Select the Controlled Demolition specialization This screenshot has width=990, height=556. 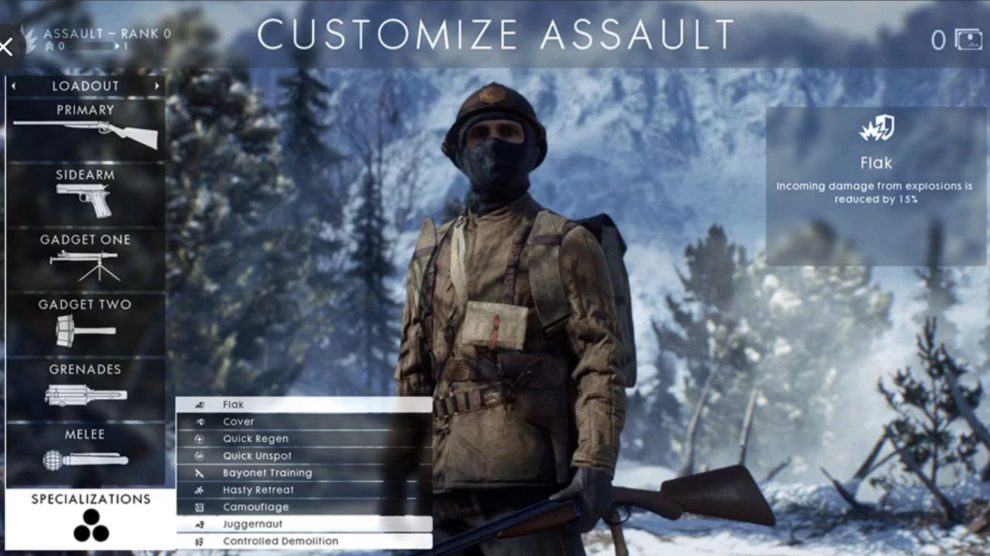[x=304, y=541]
